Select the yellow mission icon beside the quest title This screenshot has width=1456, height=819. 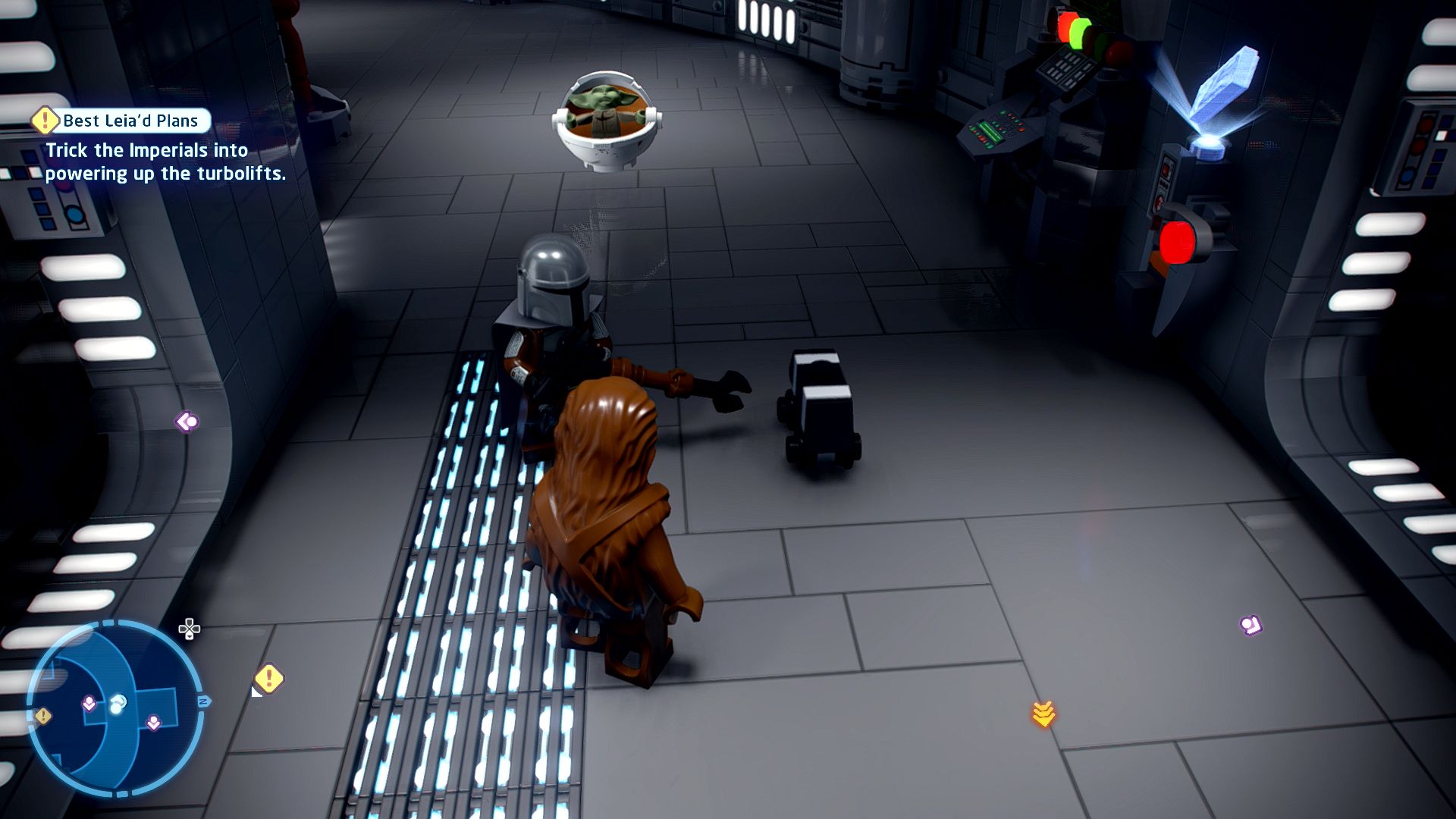click(x=45, y=120)
